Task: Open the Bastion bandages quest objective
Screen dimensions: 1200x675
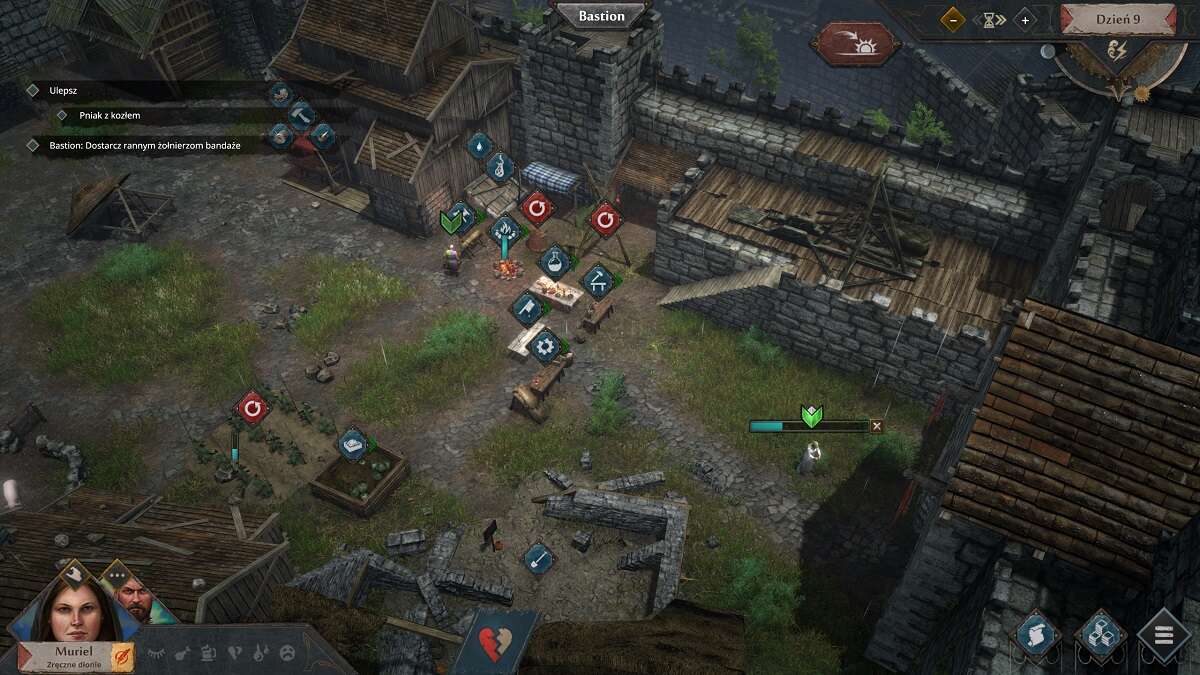Action: click(144, 145)
